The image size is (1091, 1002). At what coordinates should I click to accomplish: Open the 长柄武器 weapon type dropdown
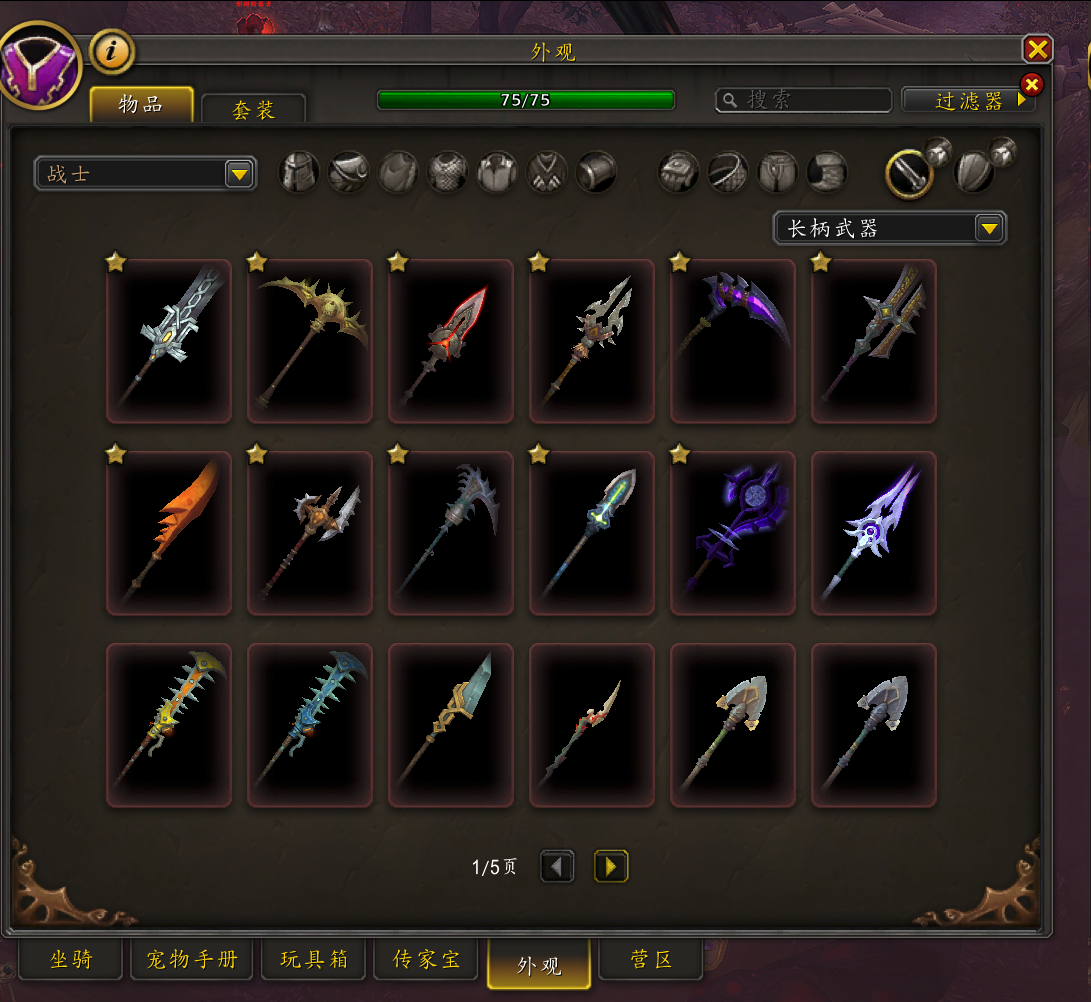coord(889,228)
